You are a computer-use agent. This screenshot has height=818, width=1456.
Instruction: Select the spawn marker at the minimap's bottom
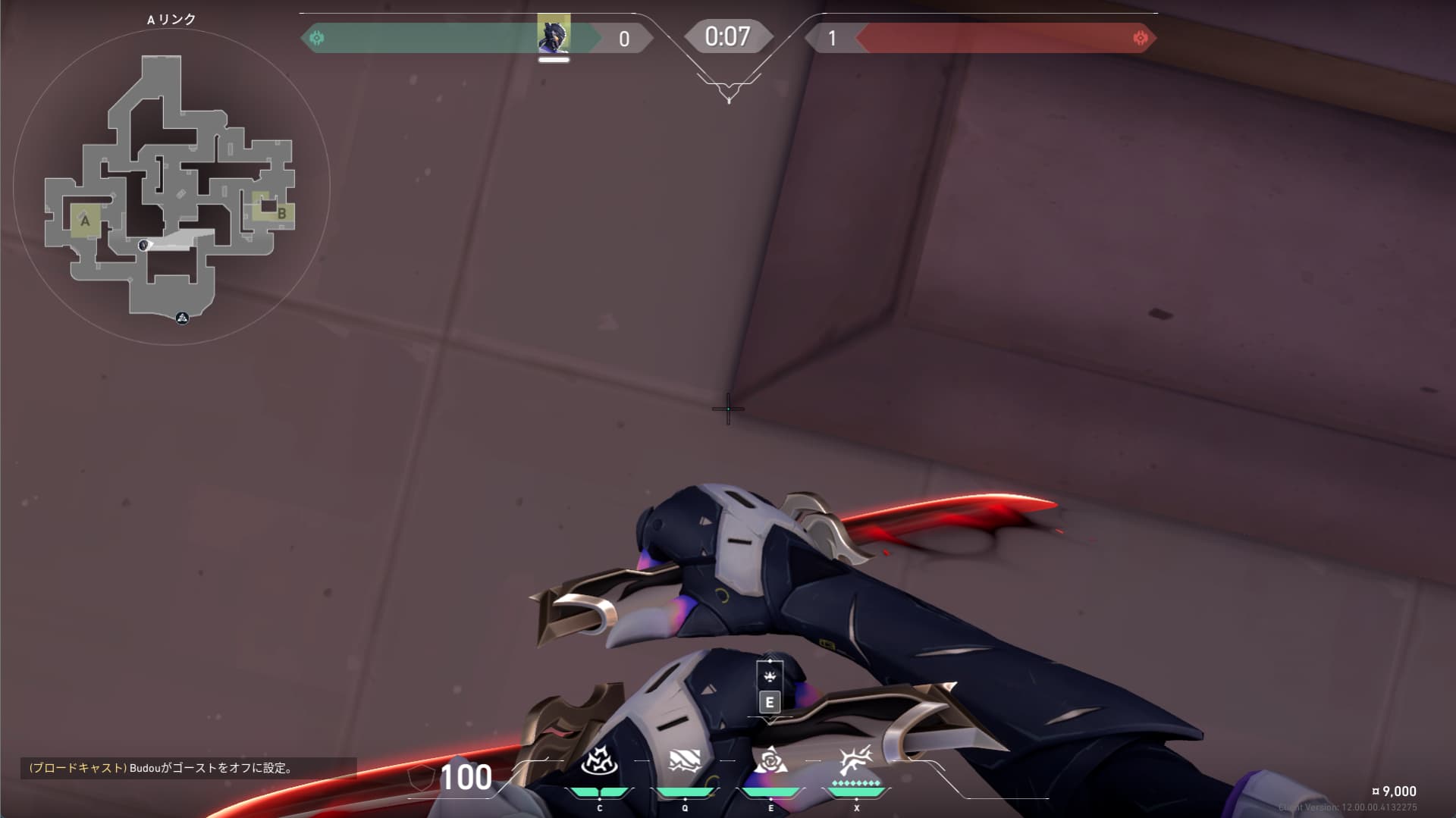pos(182,318)
